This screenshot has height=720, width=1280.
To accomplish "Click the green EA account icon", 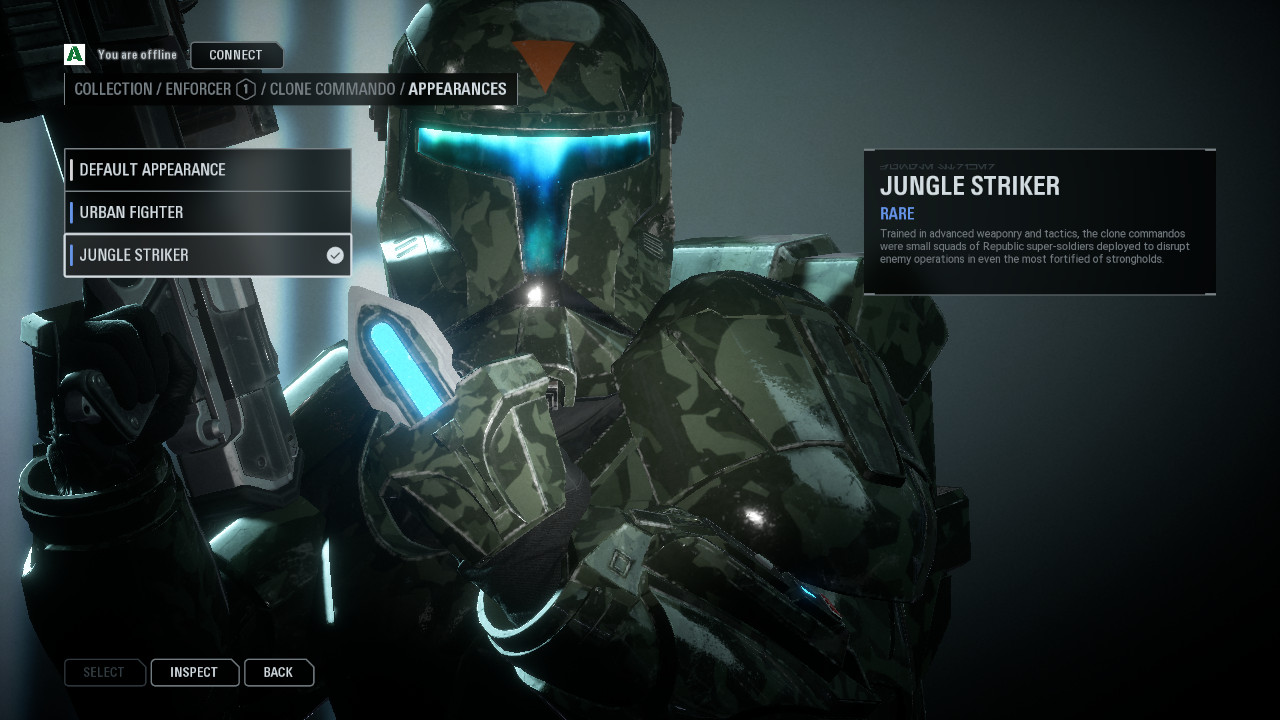I will [x=74, y=55].
